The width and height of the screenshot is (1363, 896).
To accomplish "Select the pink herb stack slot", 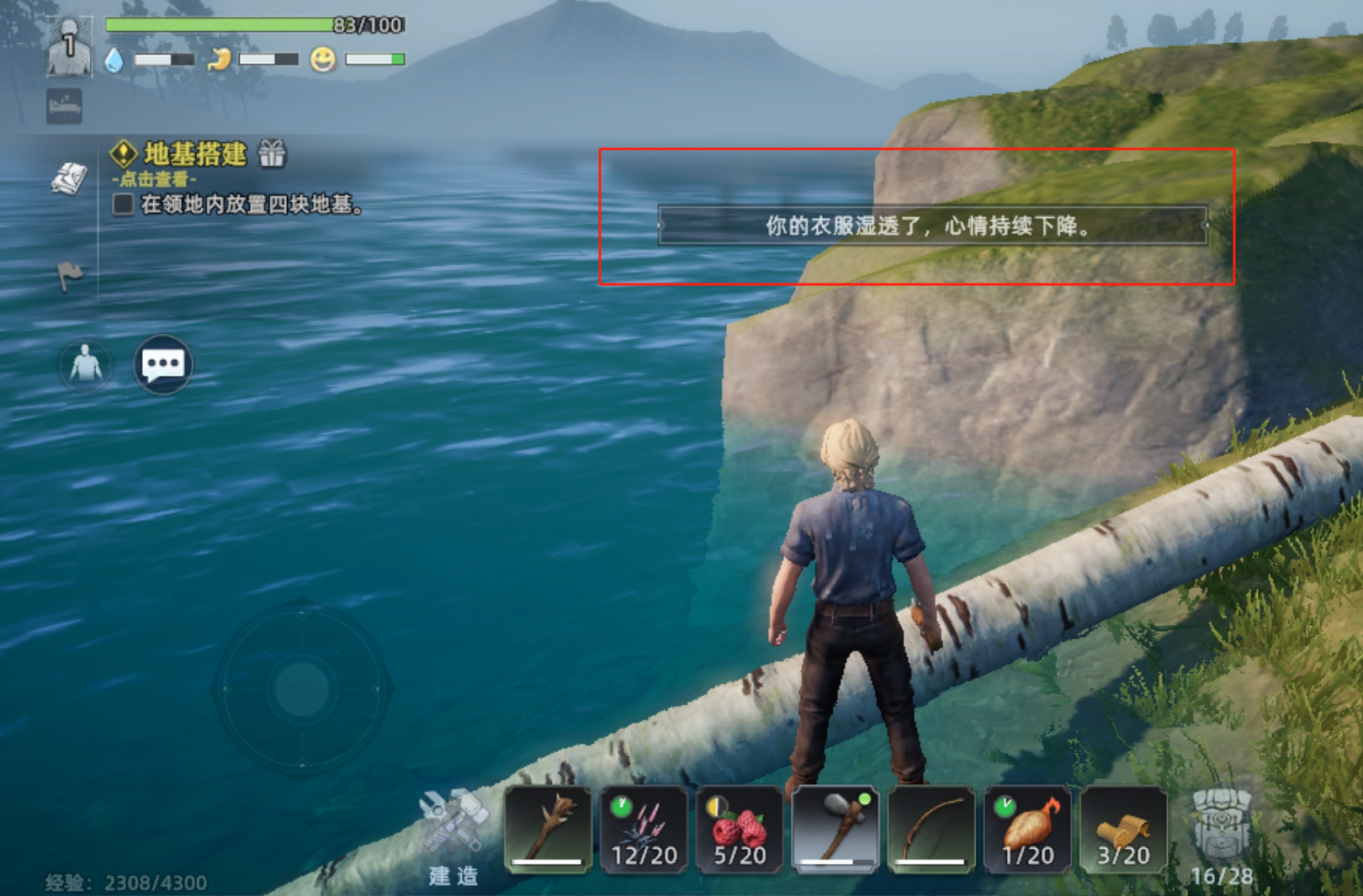I will tap(644, 829).
